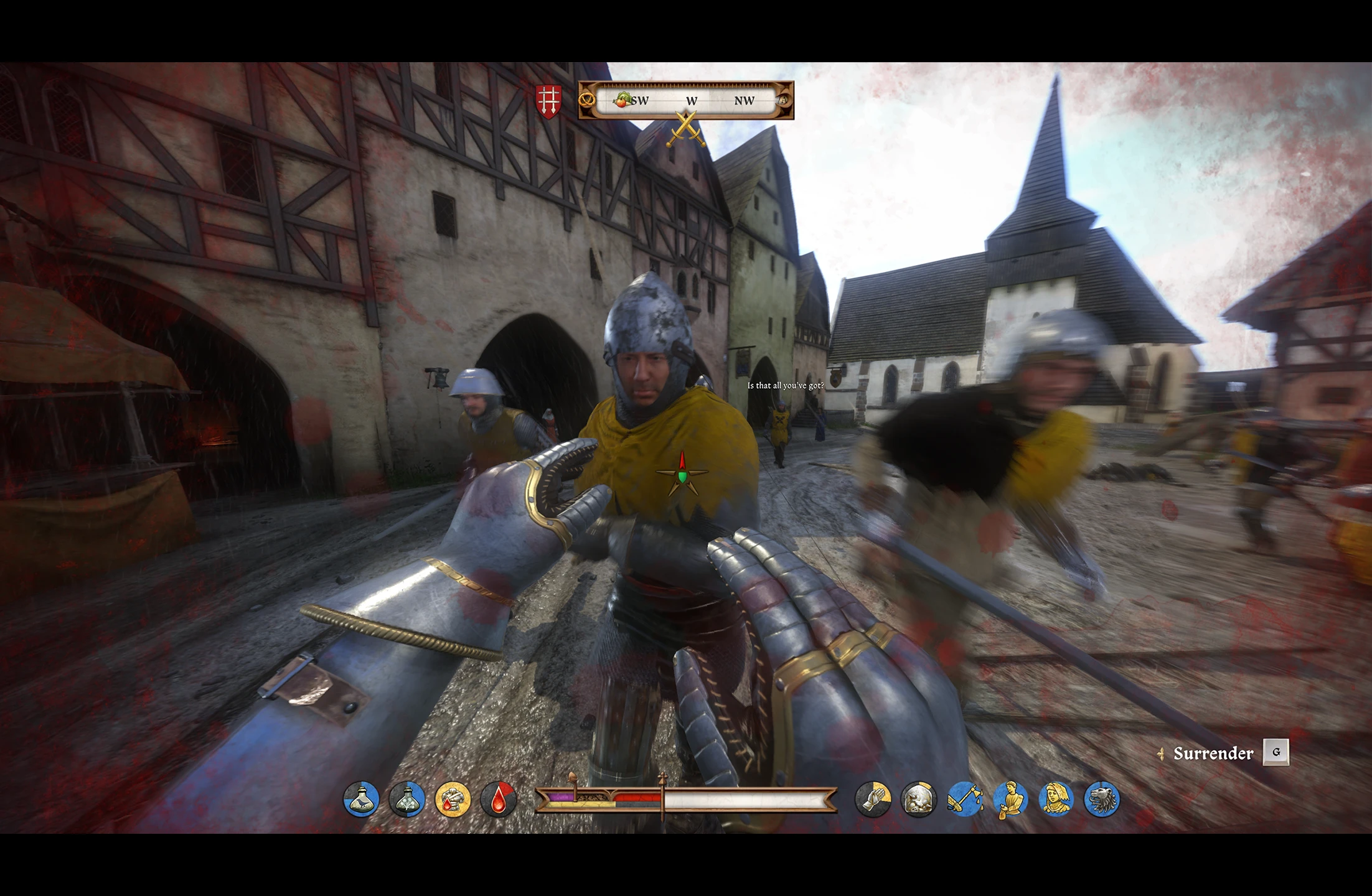Inspect the silver lion head buff icon
The width and height of the screenshot is (1372, 896).
[1102, 799]
